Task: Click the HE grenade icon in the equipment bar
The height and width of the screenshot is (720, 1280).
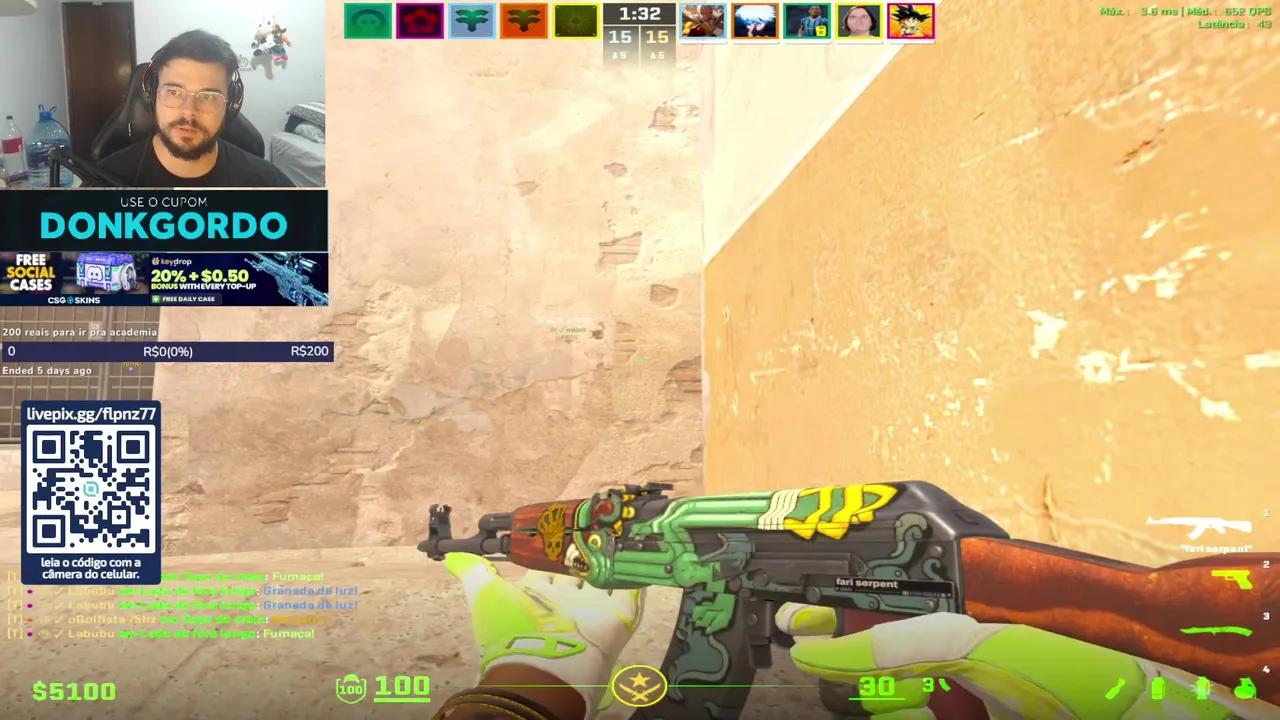Action: 1244,688
